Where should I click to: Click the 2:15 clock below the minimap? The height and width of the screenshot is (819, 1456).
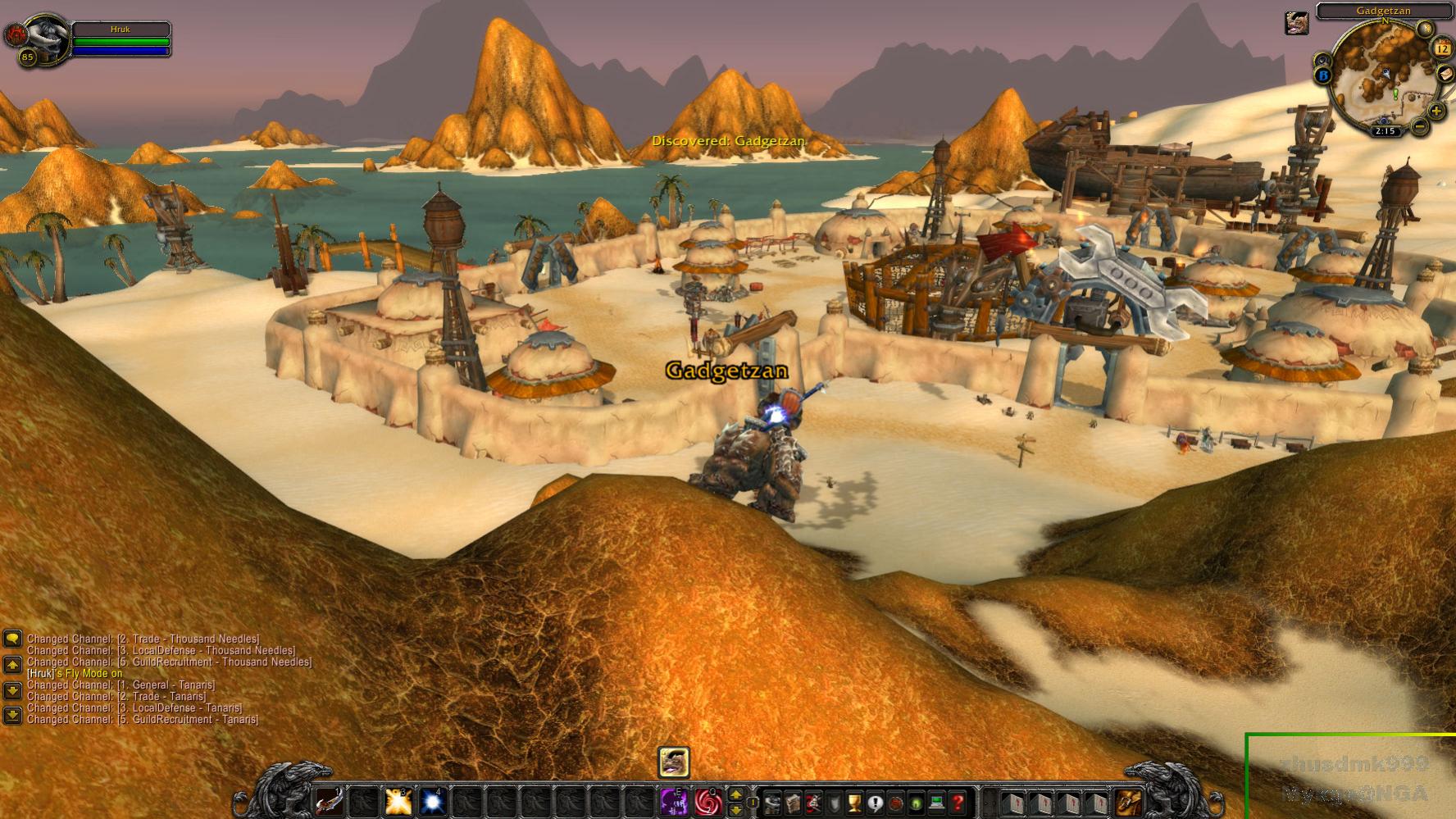click(x=1385, y=131)
